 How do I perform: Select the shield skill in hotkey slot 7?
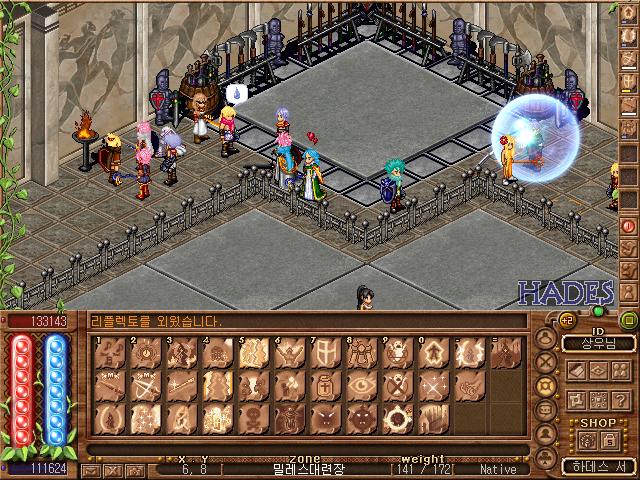(325, 353)
